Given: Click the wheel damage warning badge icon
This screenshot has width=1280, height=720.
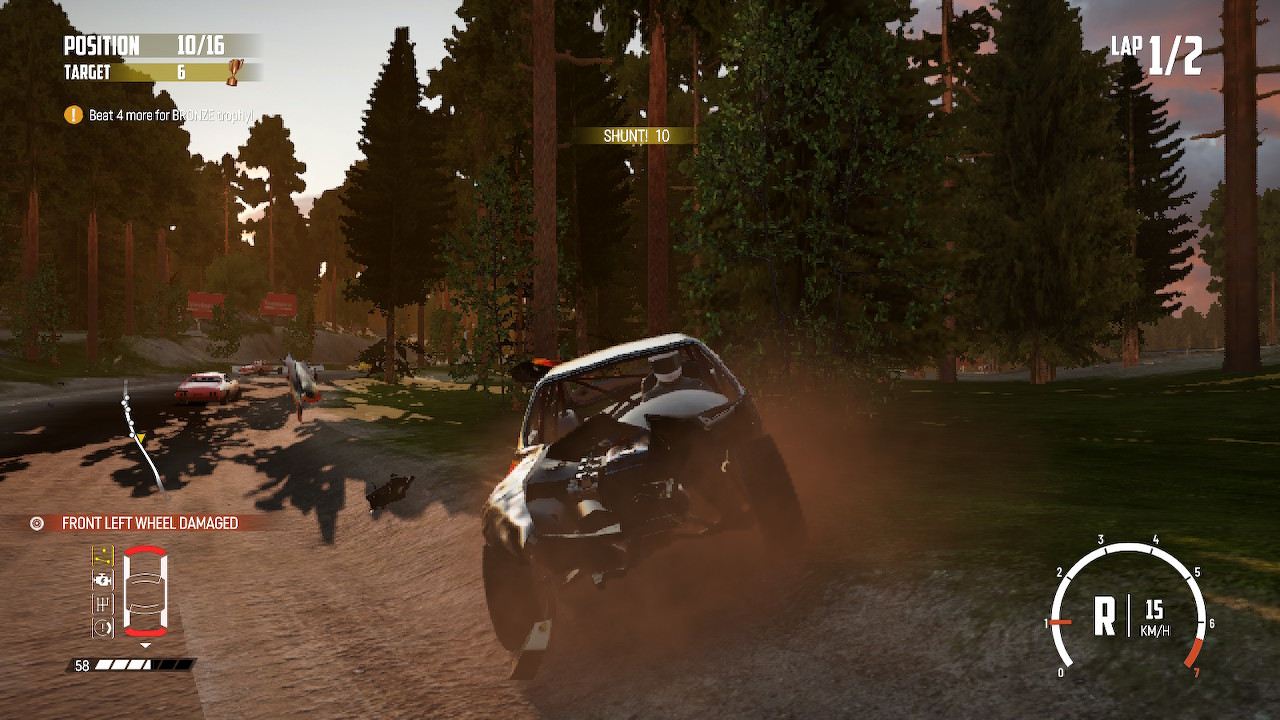Looking at the screenshot, I should click(x=37, y=521).
